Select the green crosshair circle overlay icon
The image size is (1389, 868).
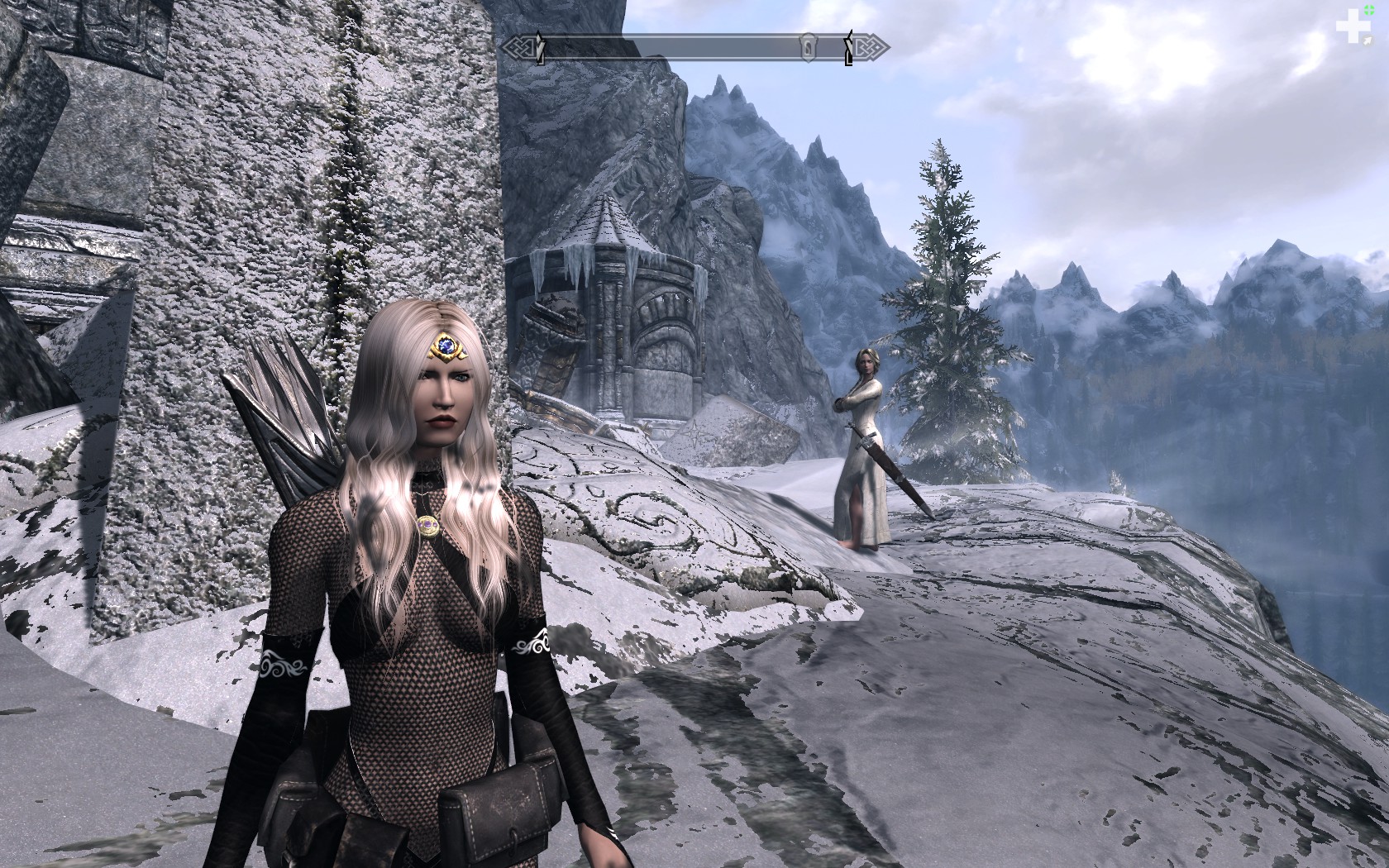1370,10
